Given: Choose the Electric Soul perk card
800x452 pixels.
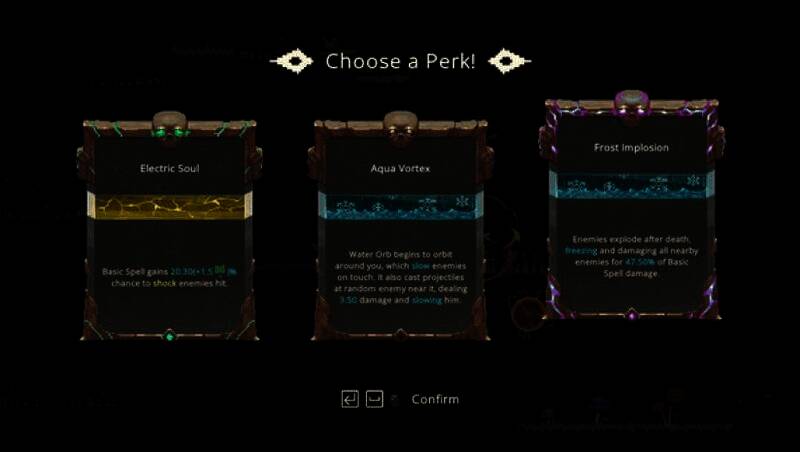Looking at the screenshot, I should coord(169,230).
